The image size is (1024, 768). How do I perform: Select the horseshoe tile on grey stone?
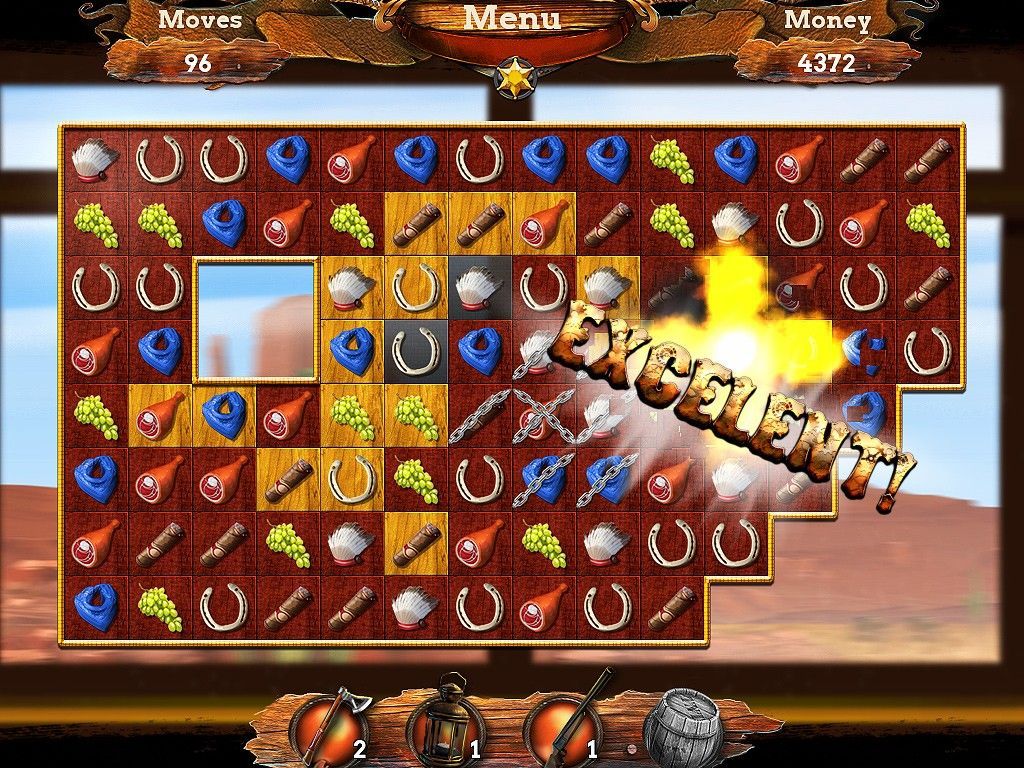416,350
